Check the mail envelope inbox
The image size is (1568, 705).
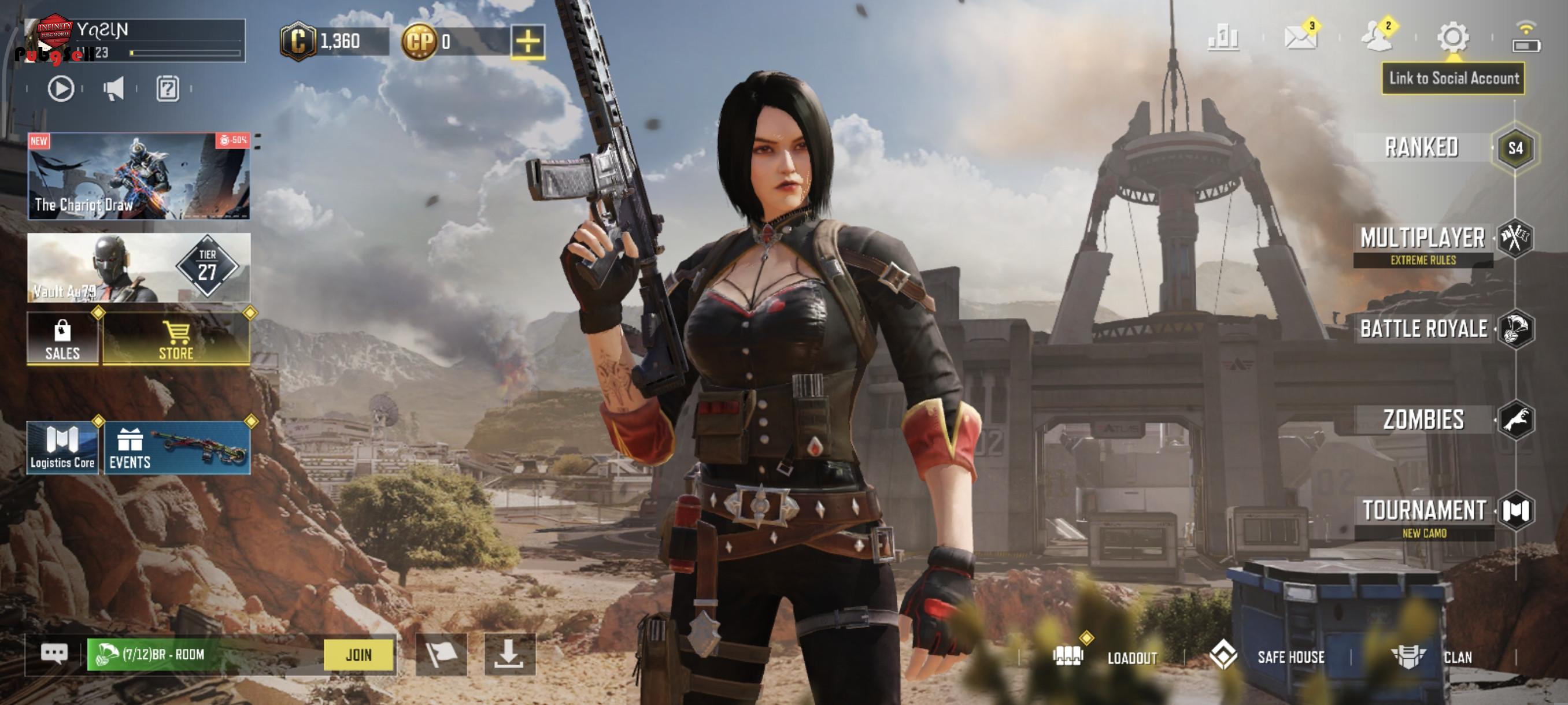[x=1300, y=38]
